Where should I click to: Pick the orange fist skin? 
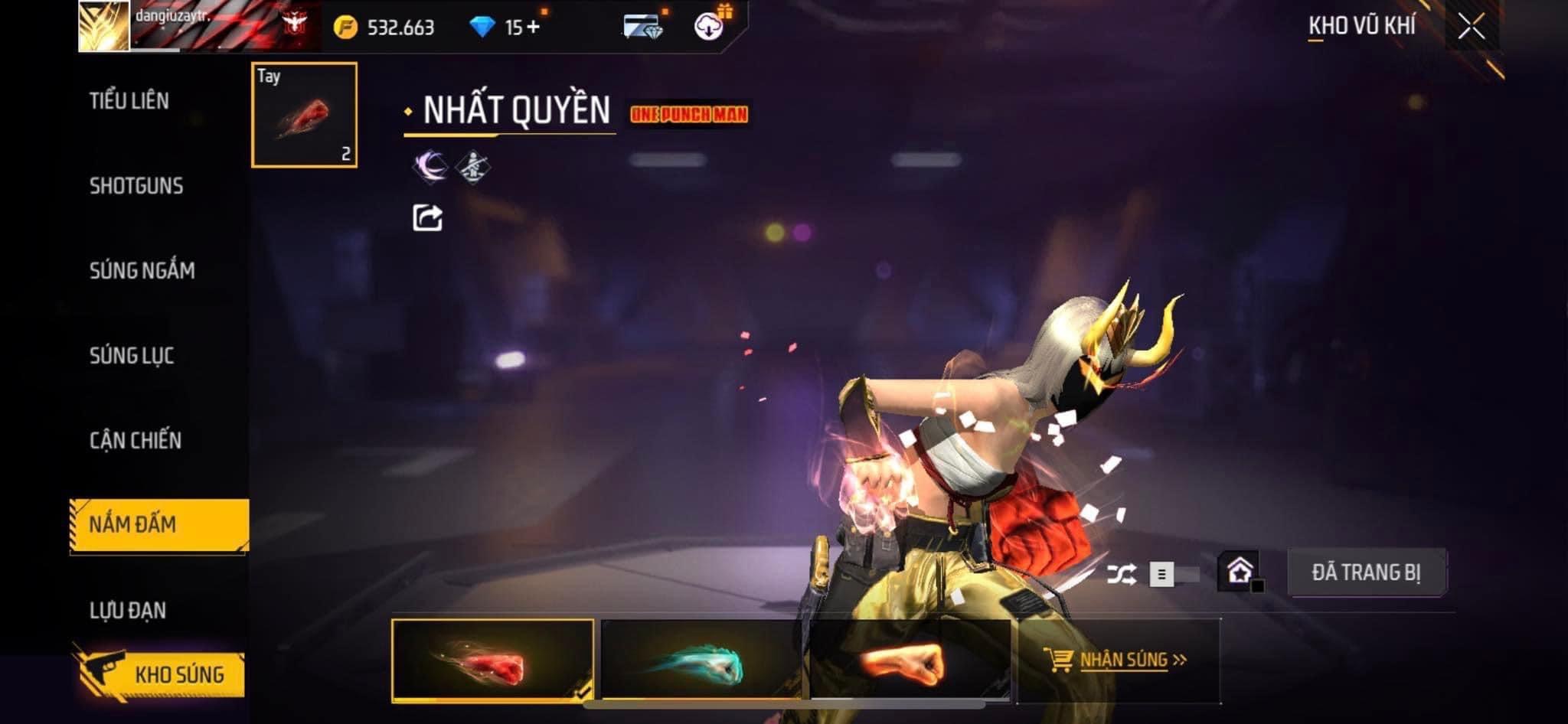[x=910, y=660]
